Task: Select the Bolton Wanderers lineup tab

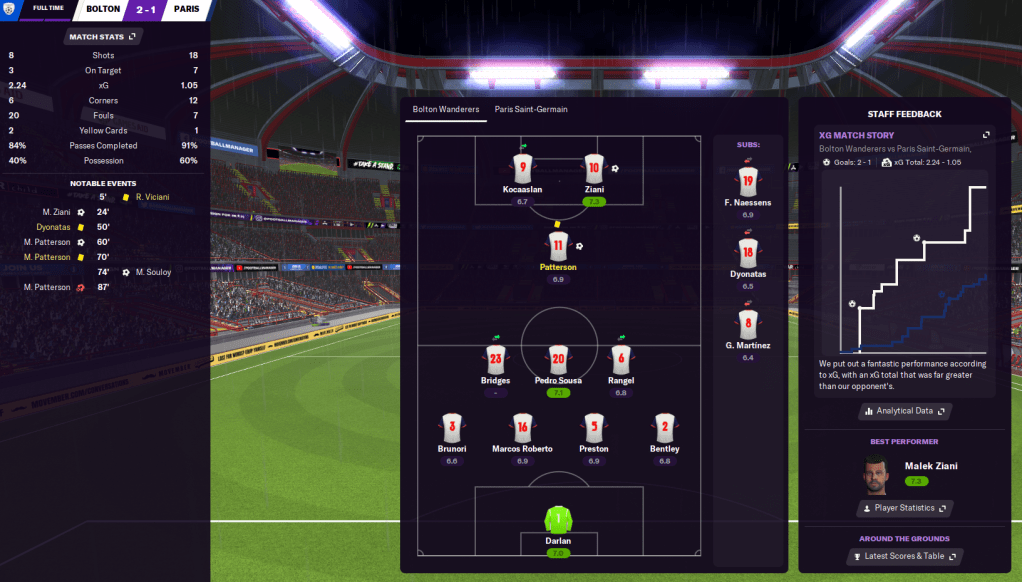Action: 445,109
